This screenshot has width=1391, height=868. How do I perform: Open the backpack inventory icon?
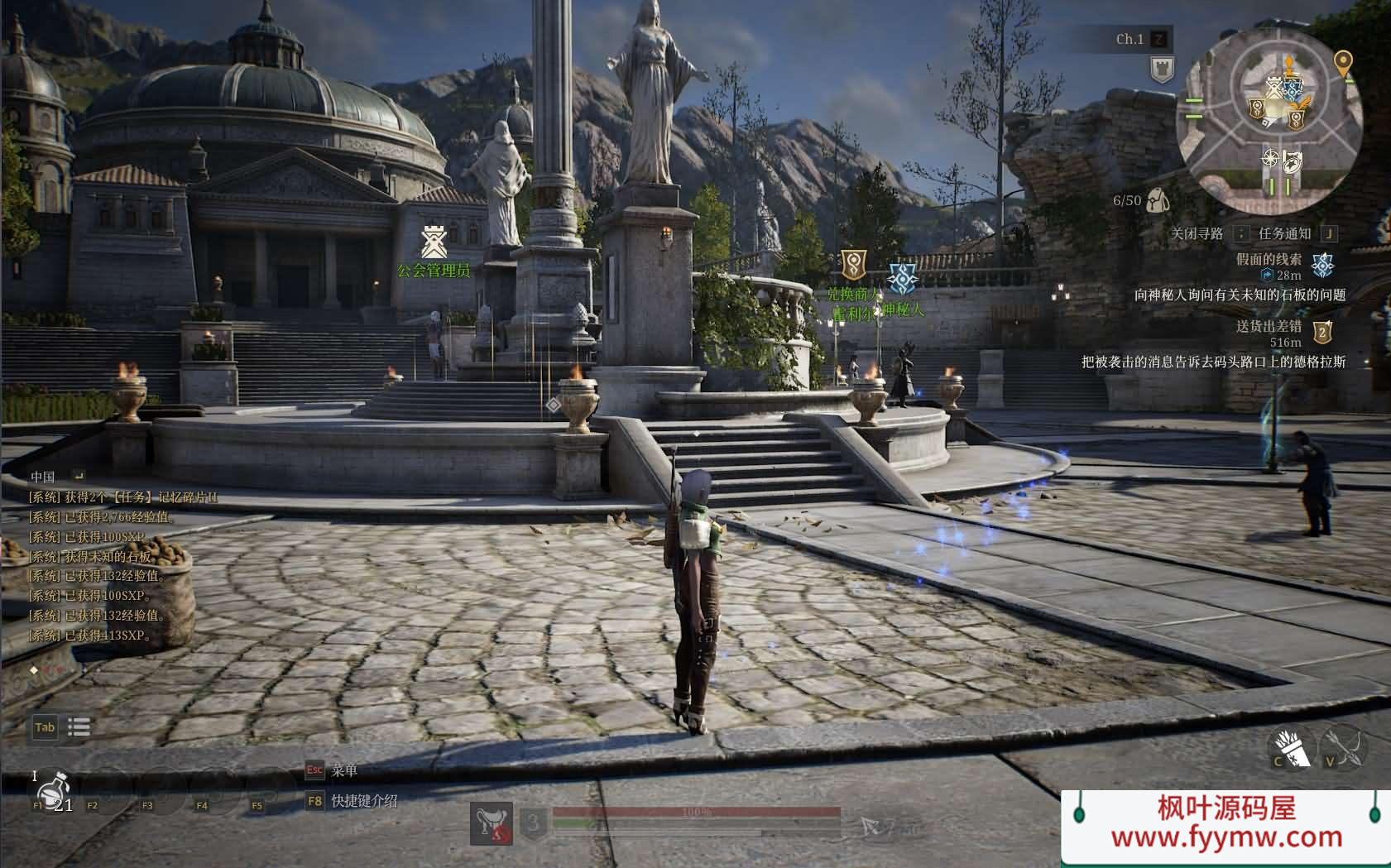click(x=1158, y=199)
